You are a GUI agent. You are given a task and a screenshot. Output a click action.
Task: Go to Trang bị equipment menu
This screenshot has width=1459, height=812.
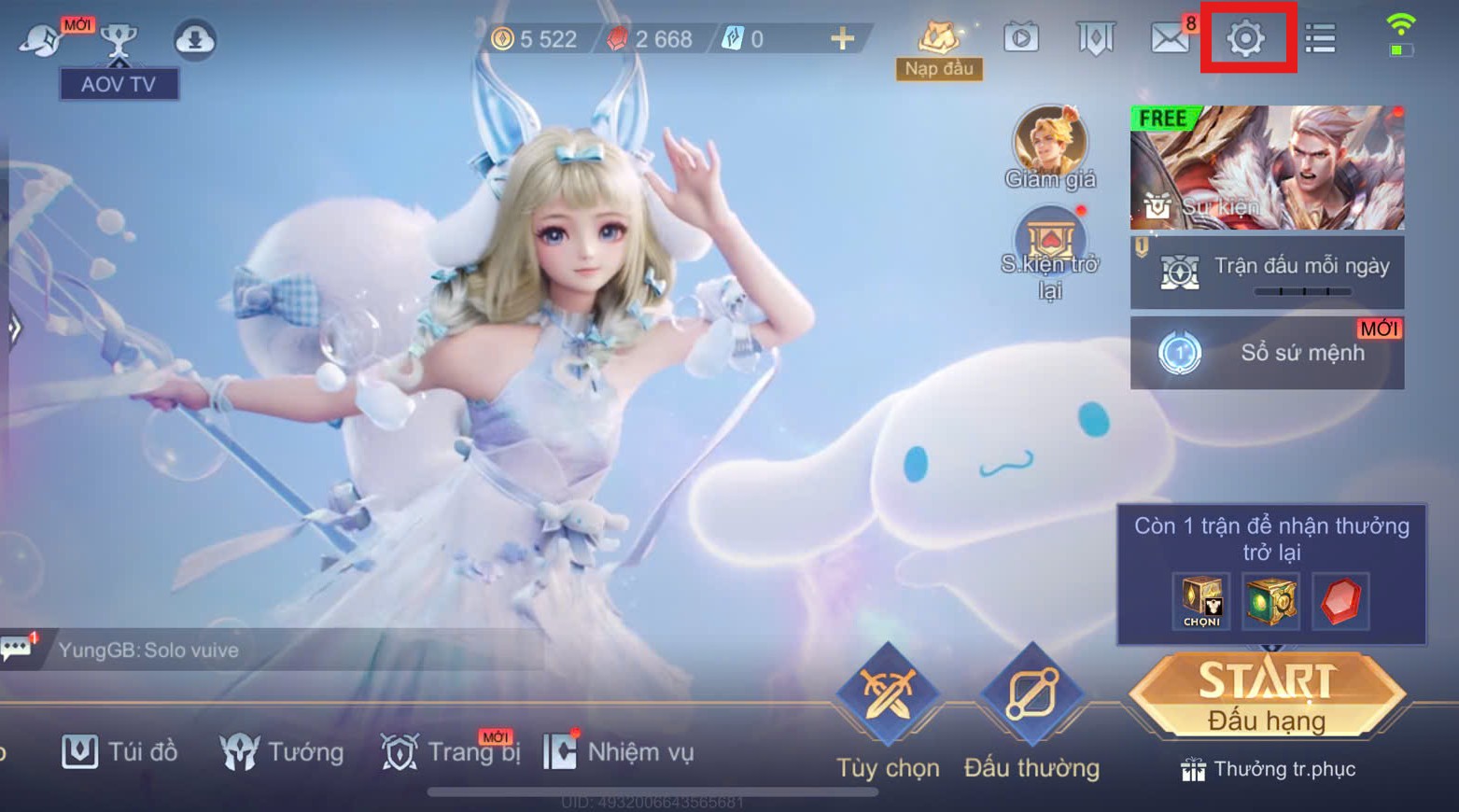coord(450,751)
